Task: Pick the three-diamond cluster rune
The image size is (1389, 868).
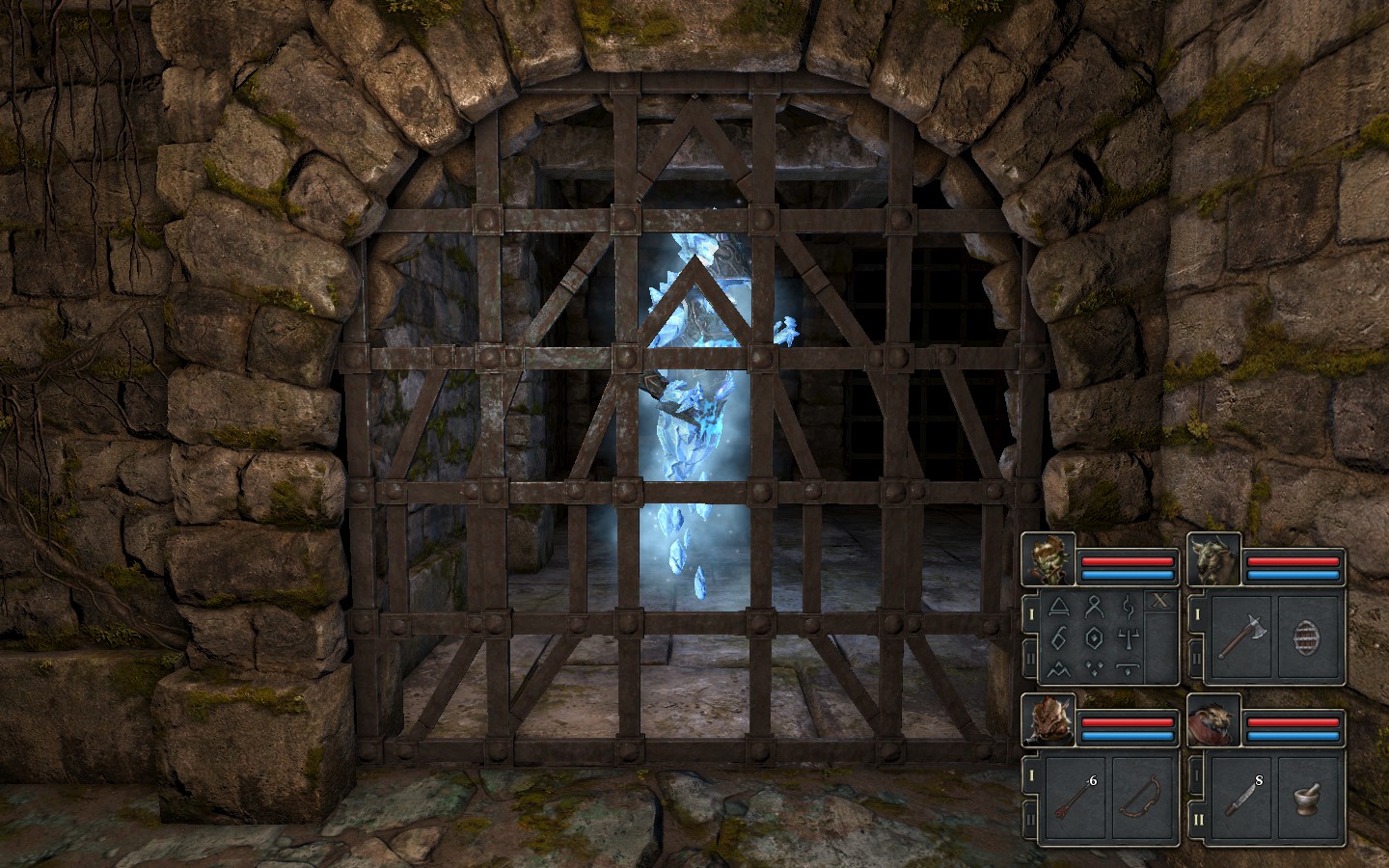Action: 1094,667
